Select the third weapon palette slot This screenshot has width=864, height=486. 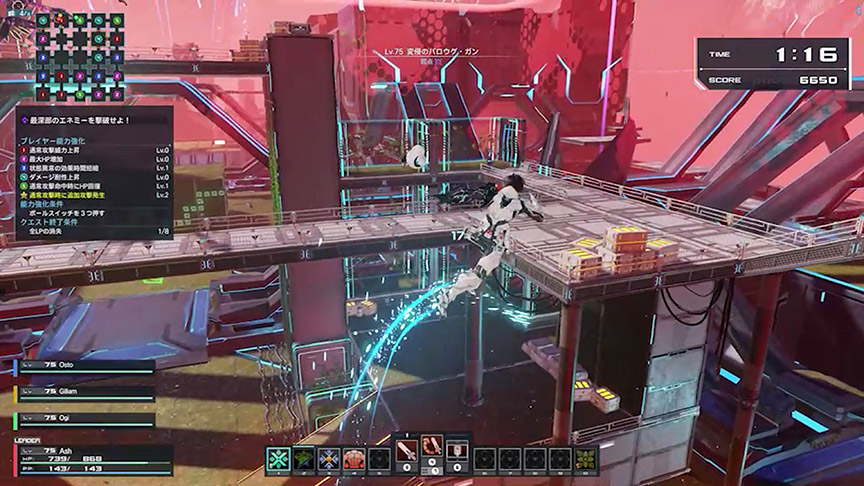tap(457, 451)
